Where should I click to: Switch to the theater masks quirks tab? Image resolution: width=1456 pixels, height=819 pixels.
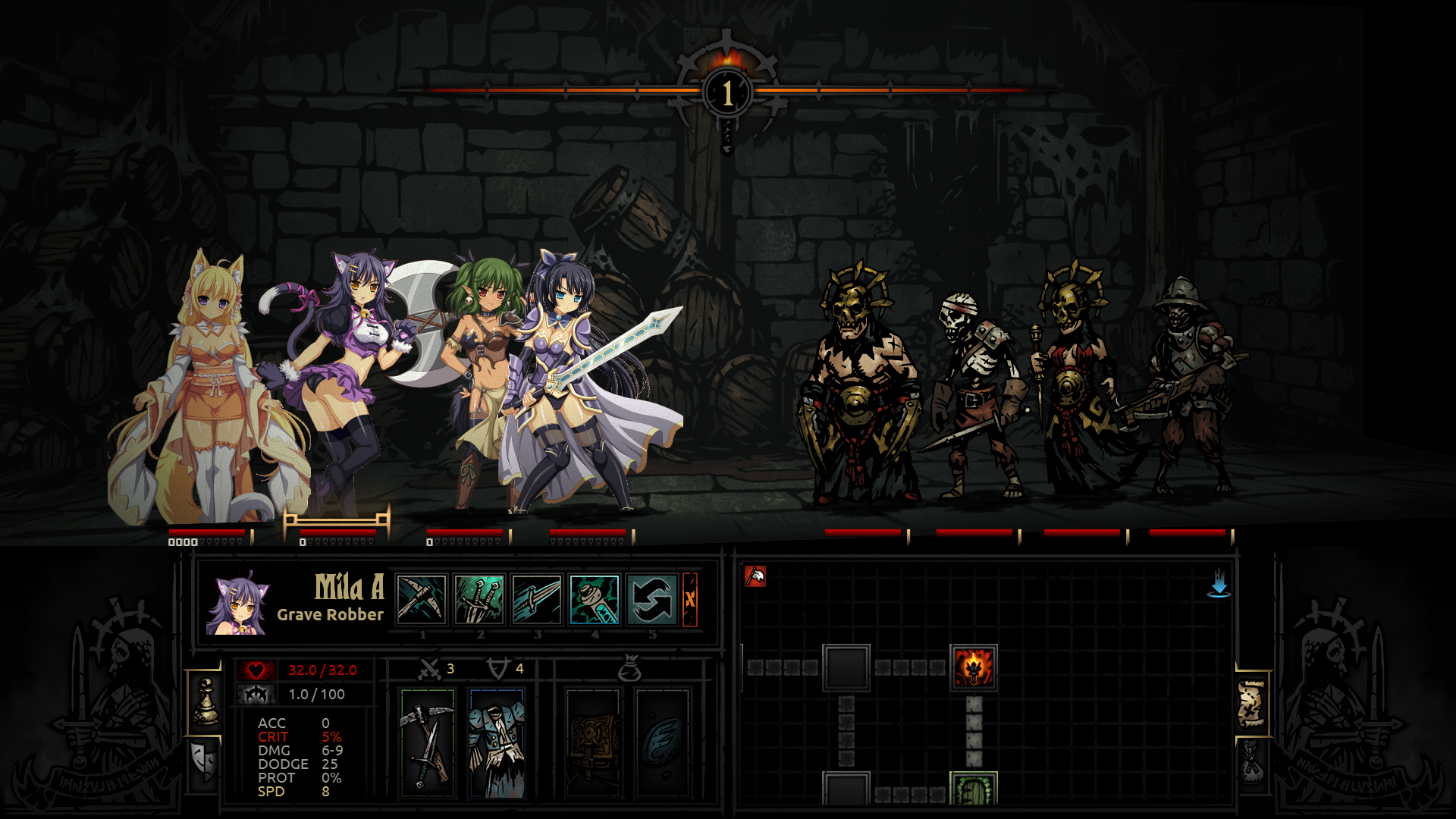[x=205, y=761]
